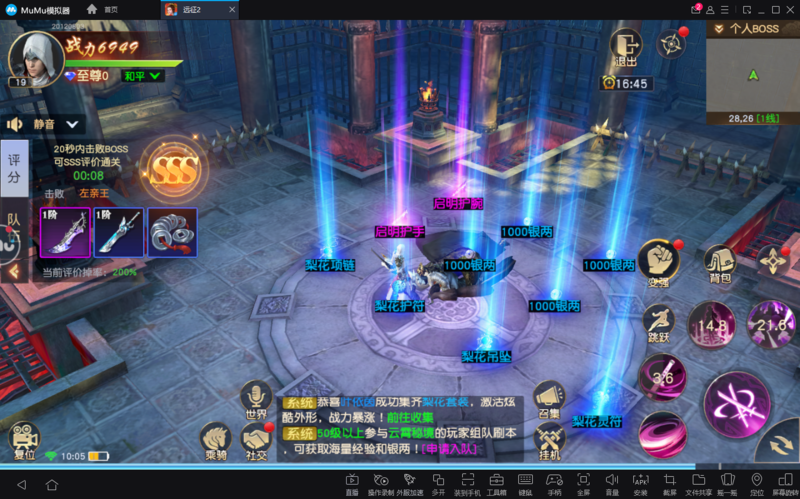
Task: Open the fist icon with red dot
Action: tap(657, 262)
